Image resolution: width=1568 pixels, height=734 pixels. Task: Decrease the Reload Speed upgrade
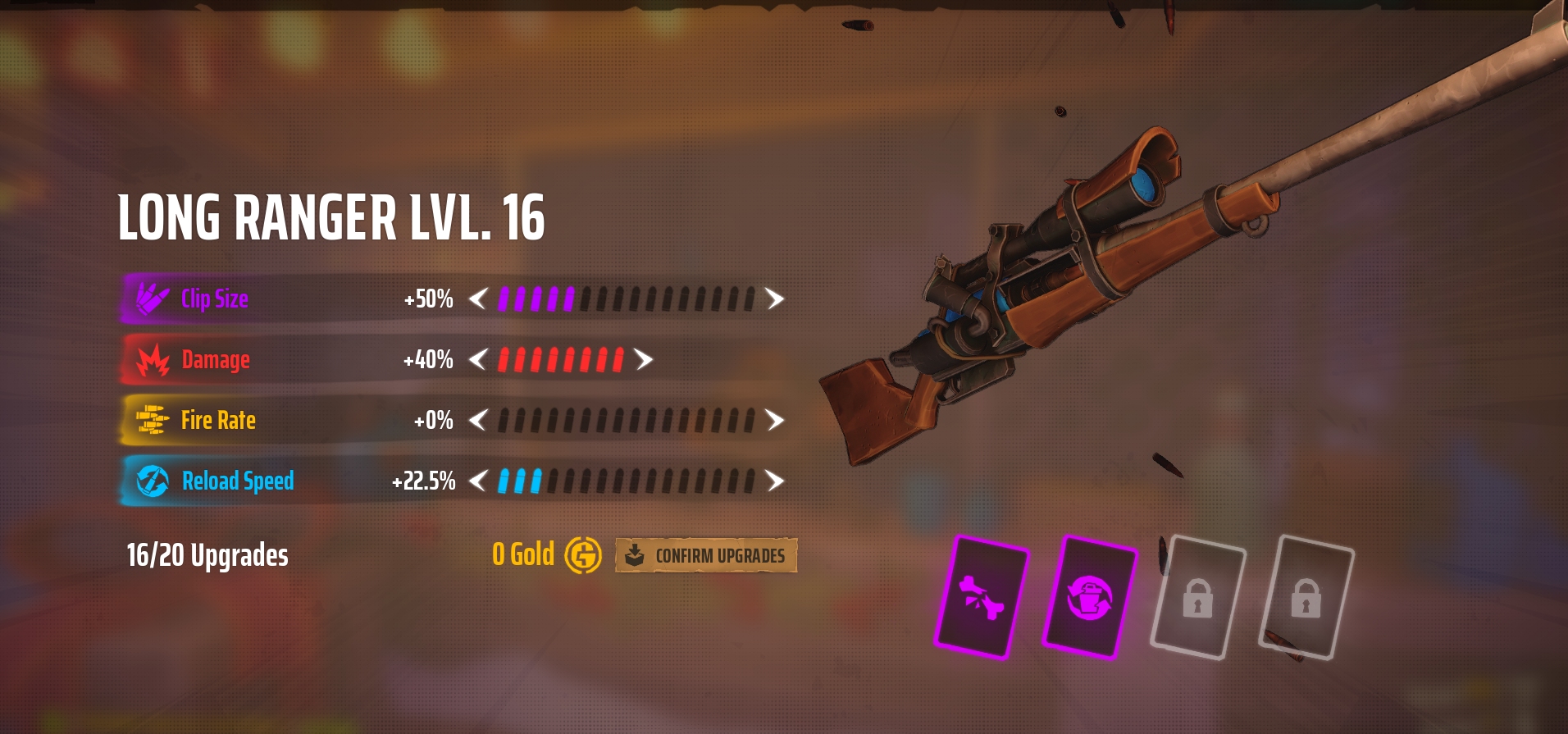coord(478,481)
